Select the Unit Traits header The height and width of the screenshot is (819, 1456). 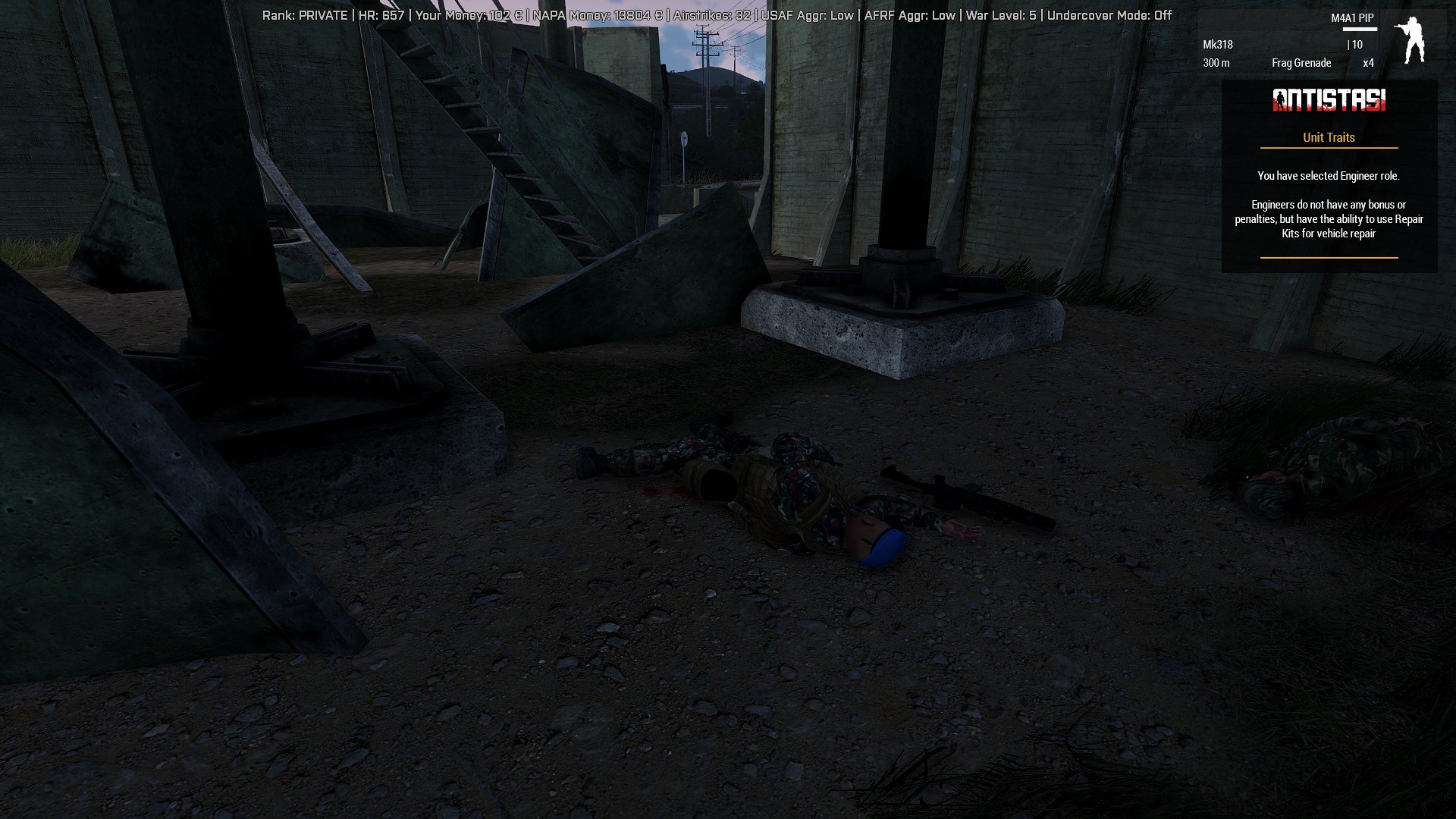click(1328, 137)
